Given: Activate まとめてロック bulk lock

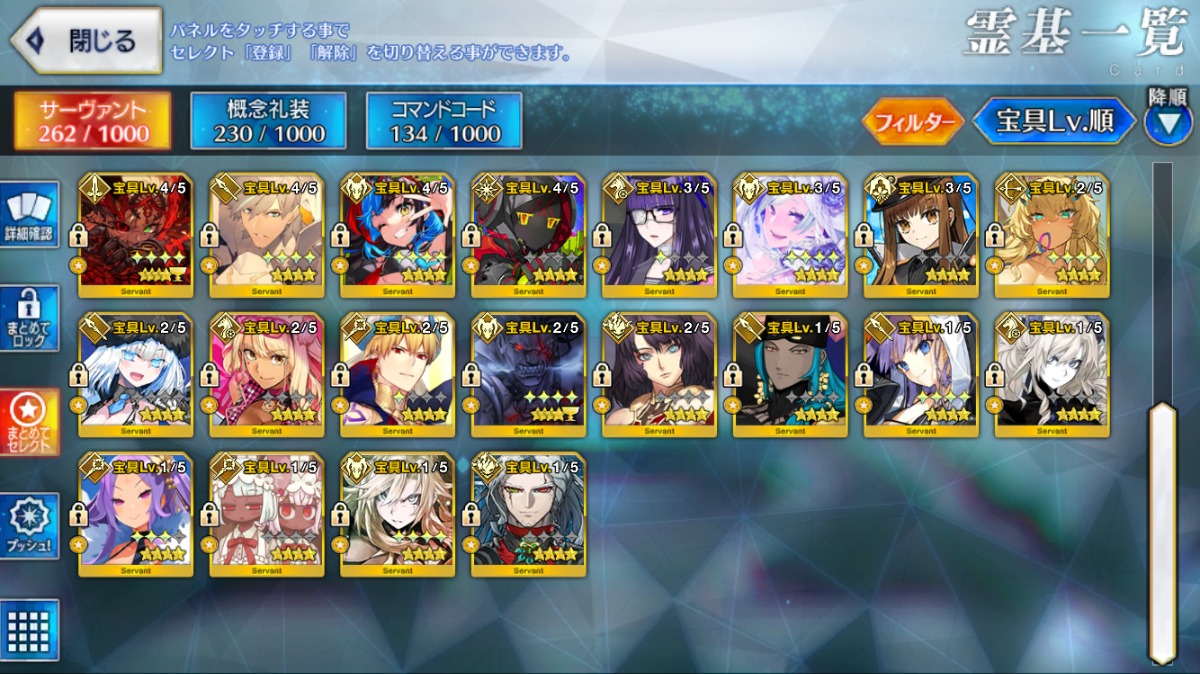Looking at the screenshot, I should [29, 318].
